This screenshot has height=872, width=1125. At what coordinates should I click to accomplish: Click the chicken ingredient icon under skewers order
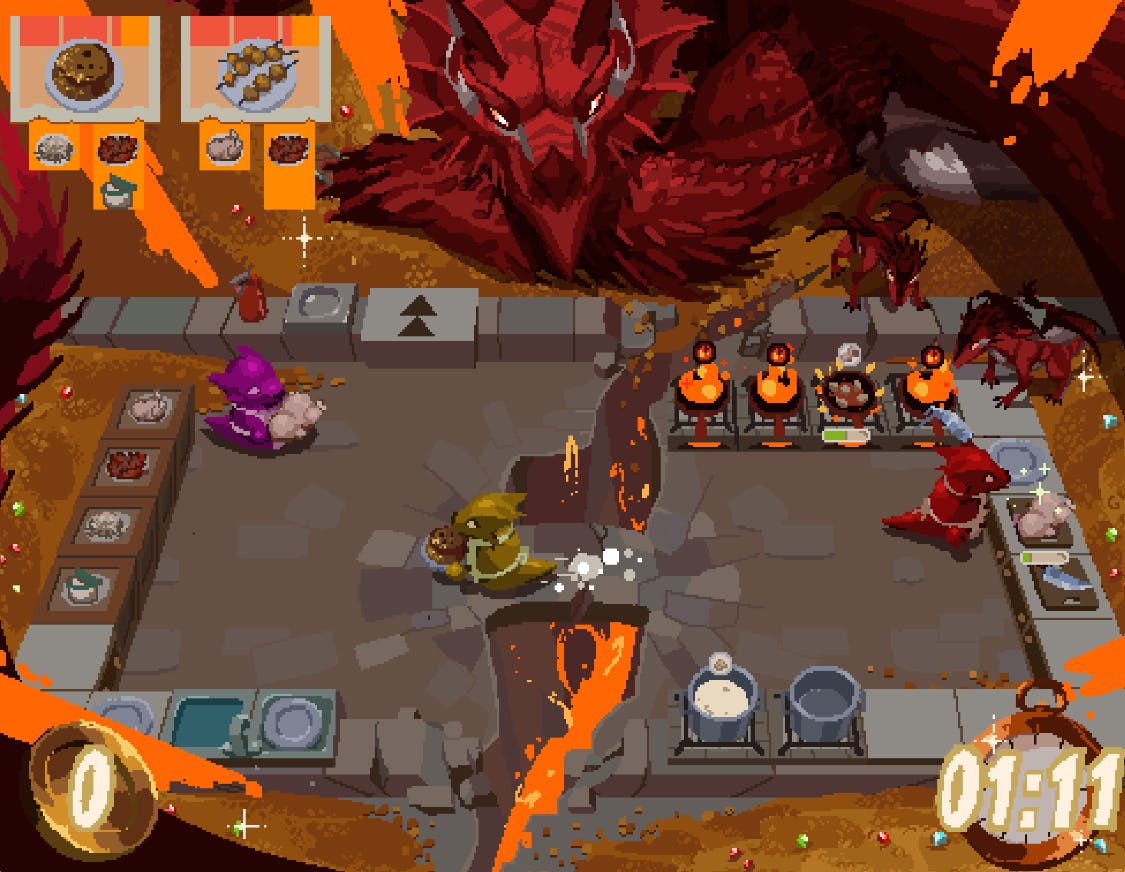pyautogui.click(x=222, y=150)
